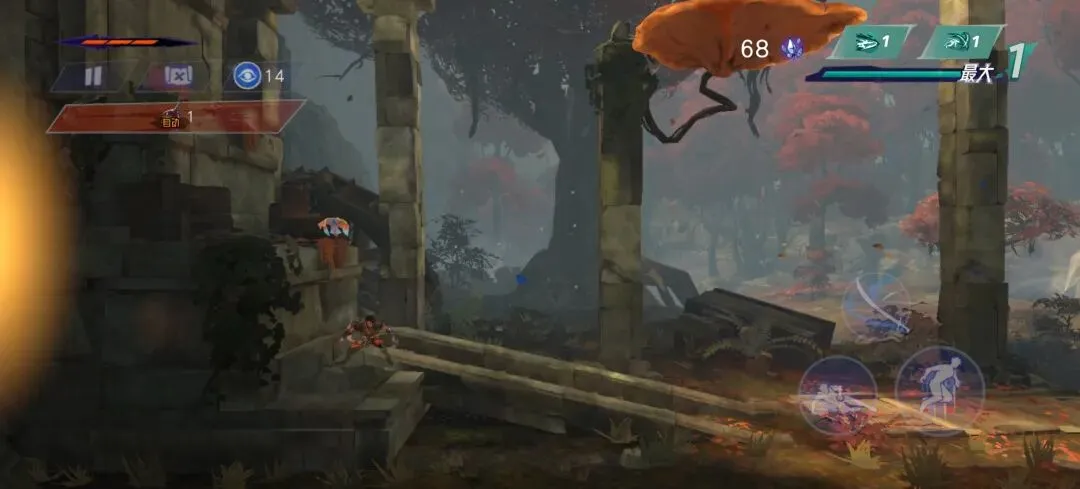This screenshot has height=489, width=1080.
Task: Tap the red auto-mode bar
Action: [x=175, y=117]
